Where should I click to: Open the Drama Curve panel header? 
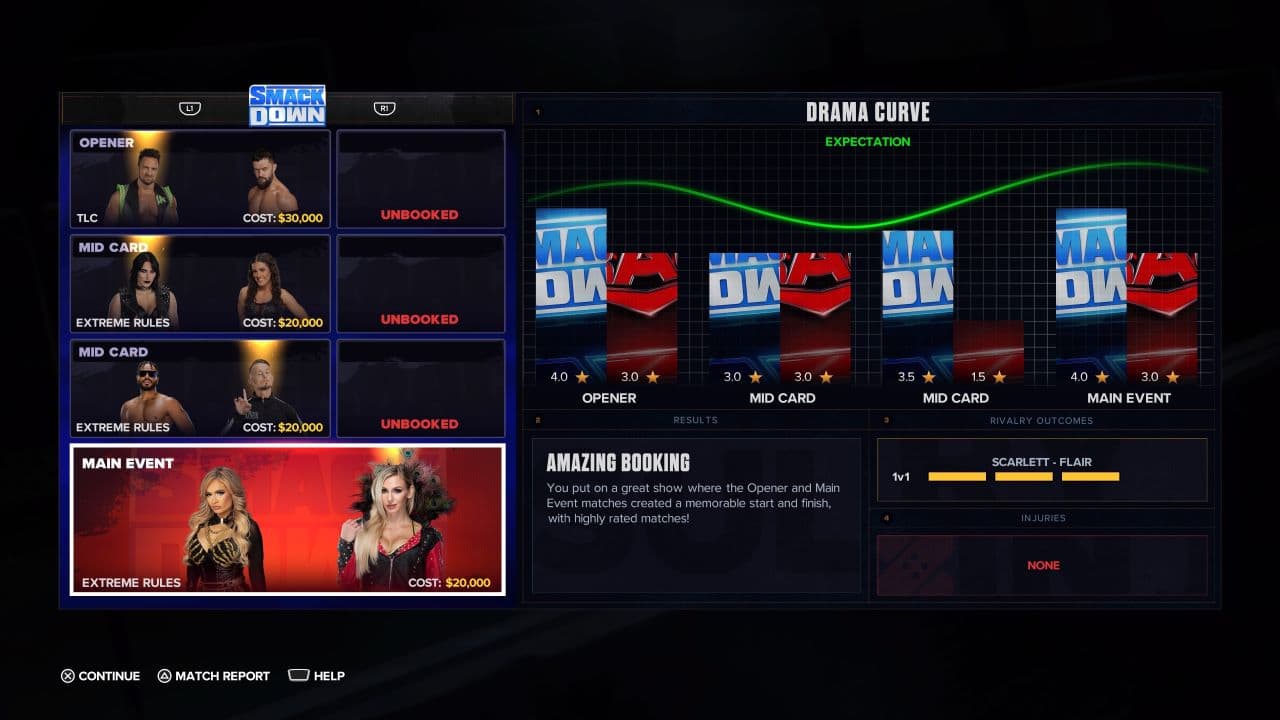point(868,112)
